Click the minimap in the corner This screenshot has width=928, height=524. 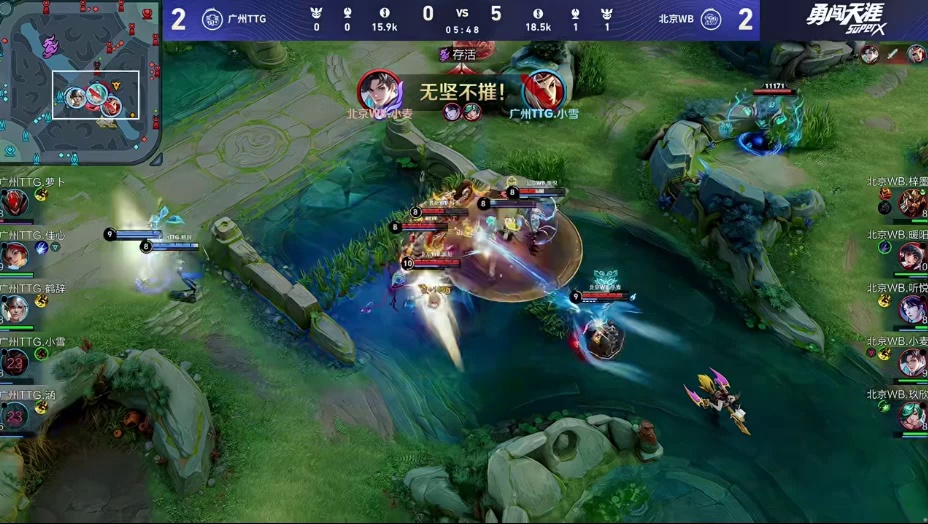[x=80, y=82]
